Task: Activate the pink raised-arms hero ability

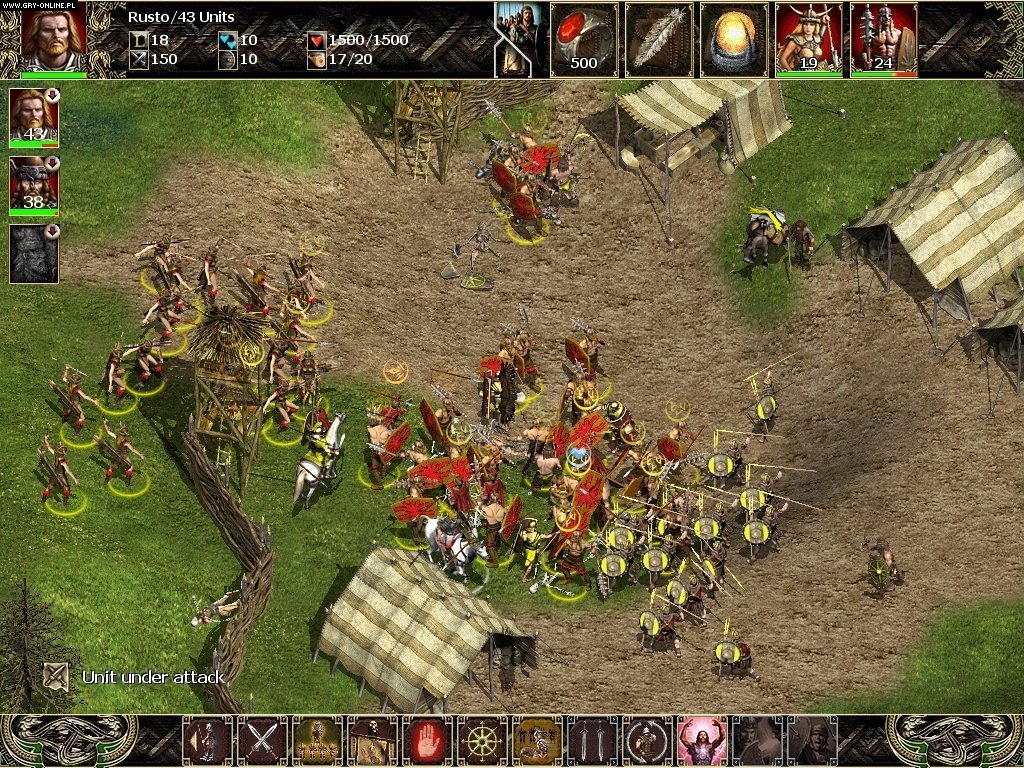Action: [702, 741]
